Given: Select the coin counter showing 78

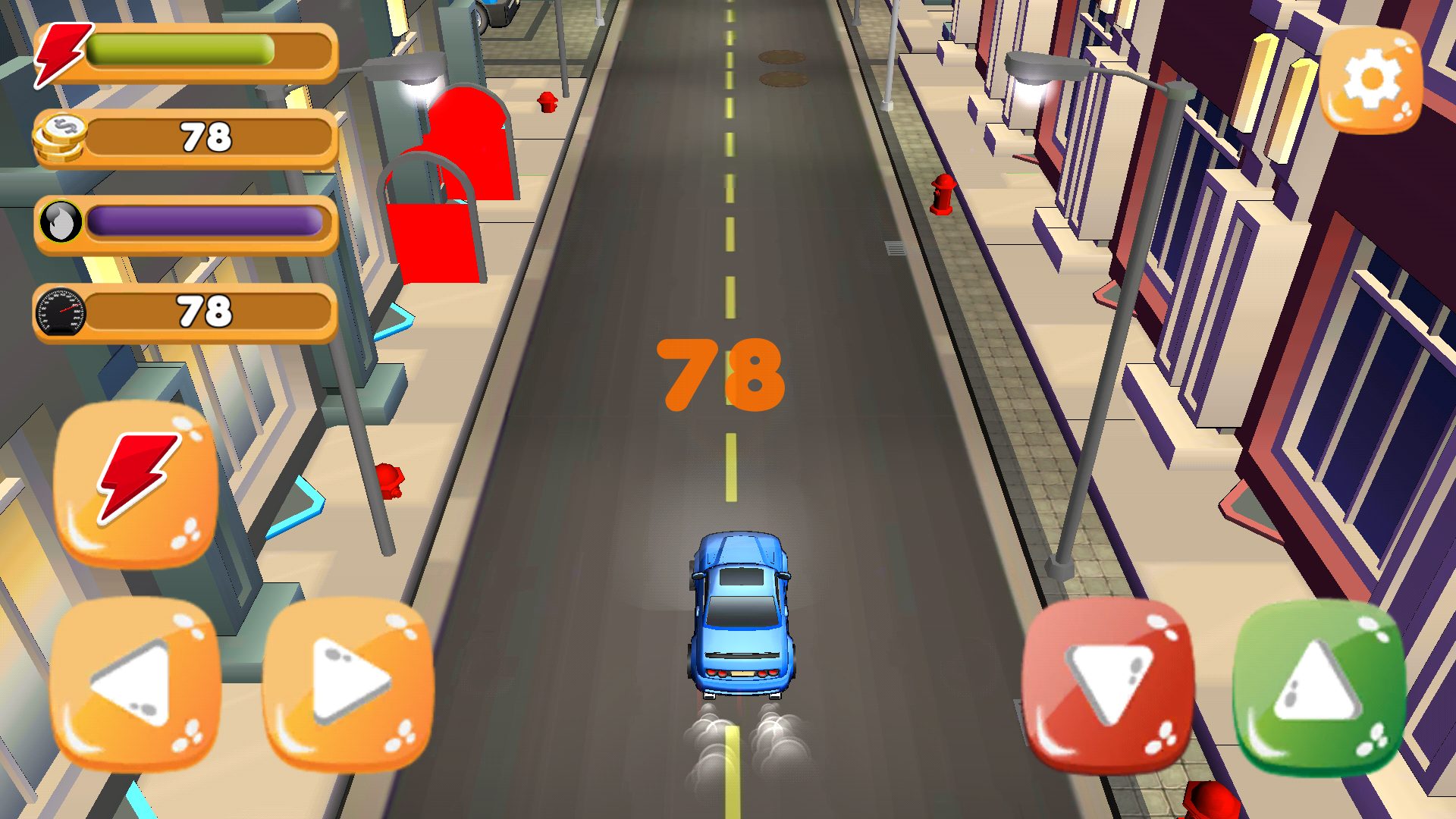Looking at the screenshot, I should point(205,136).
